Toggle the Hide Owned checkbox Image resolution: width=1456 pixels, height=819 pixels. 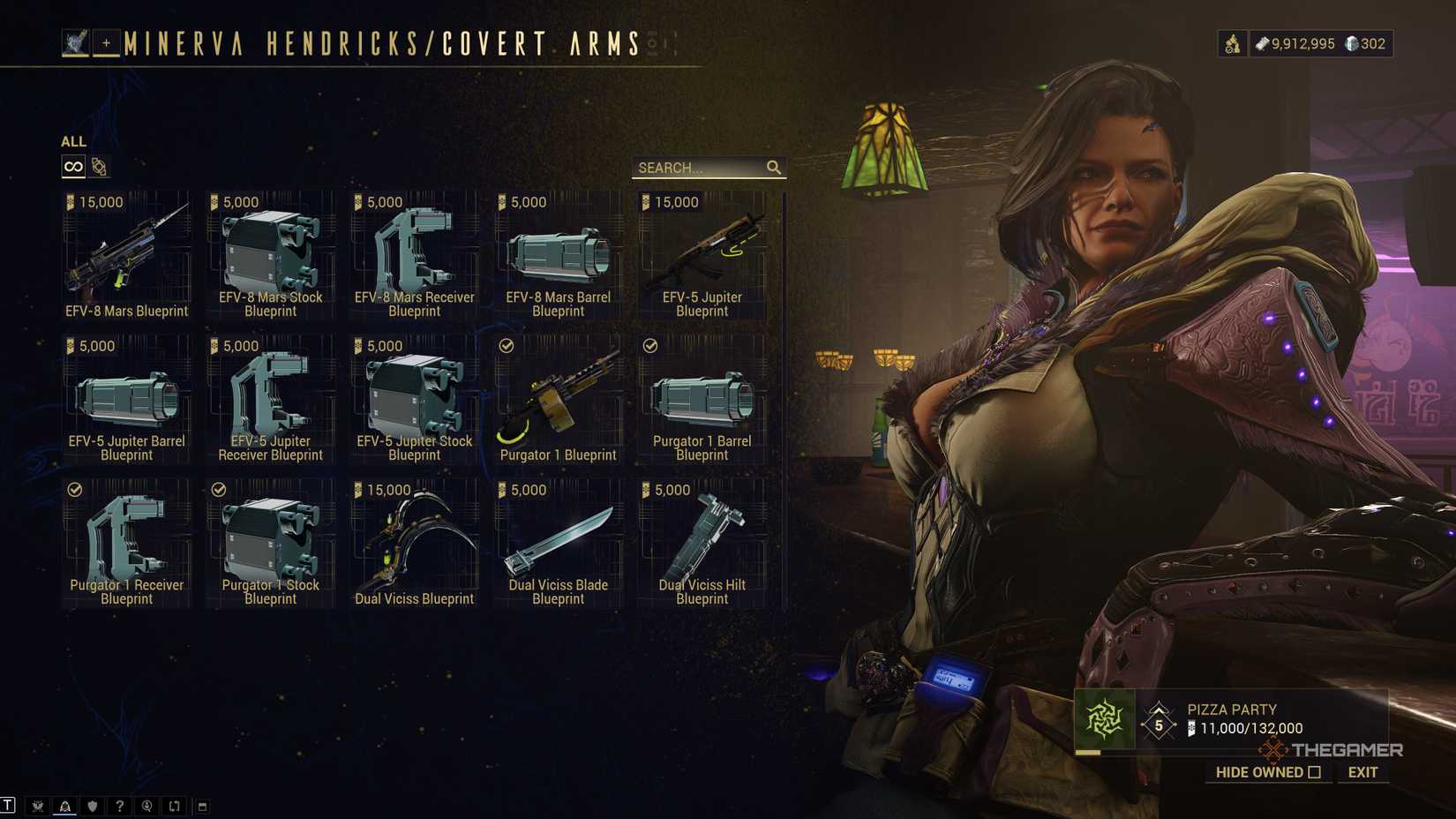pyautogui.click(x=1316, y=772)
